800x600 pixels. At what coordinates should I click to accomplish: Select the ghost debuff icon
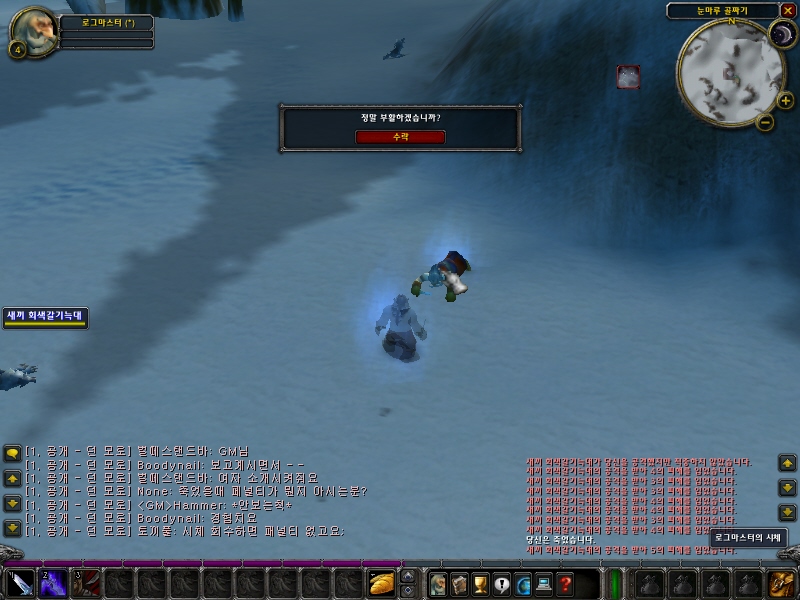(x=628, y=76)
